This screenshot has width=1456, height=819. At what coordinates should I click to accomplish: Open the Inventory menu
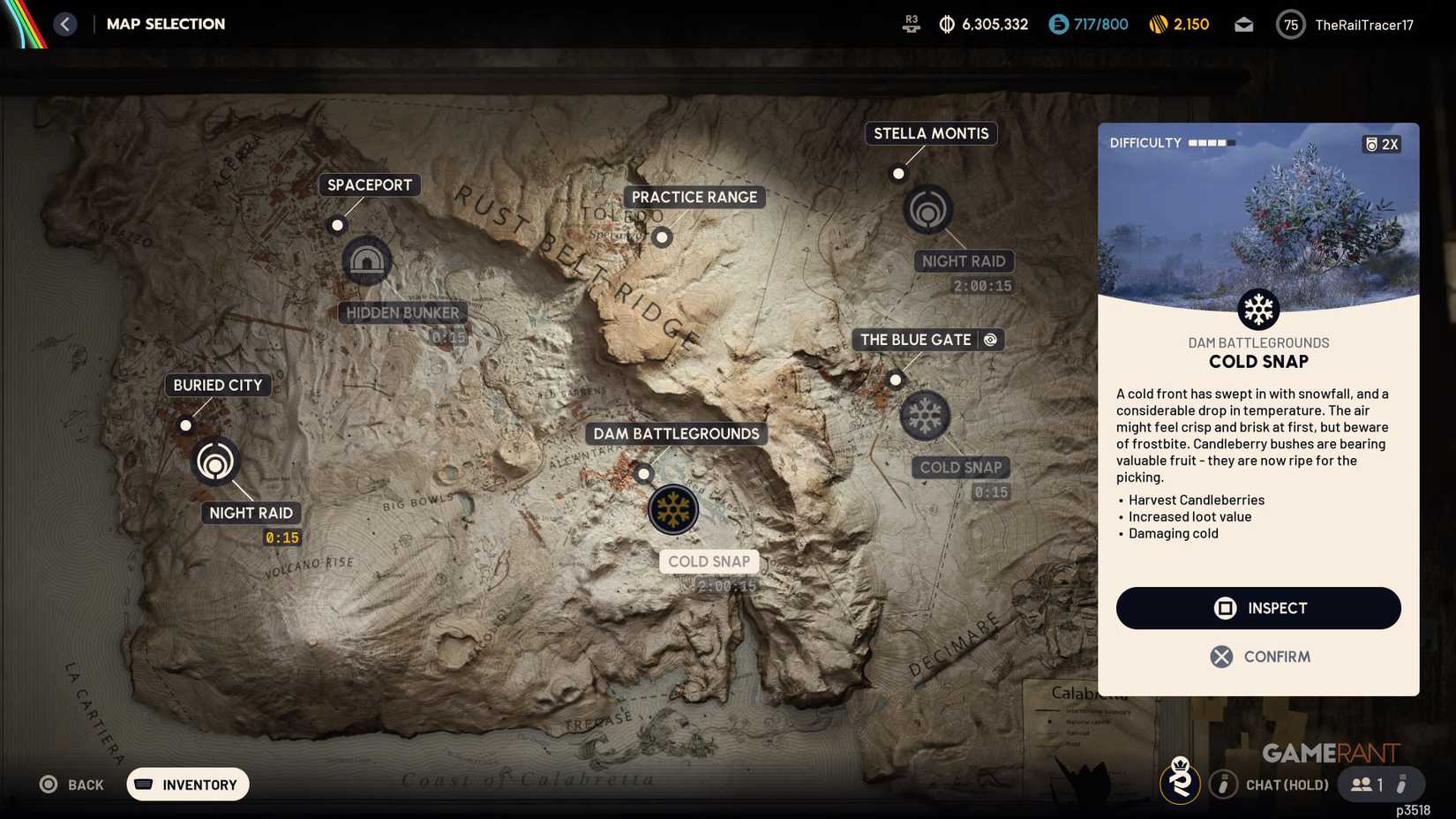click(x=187, y=784)
